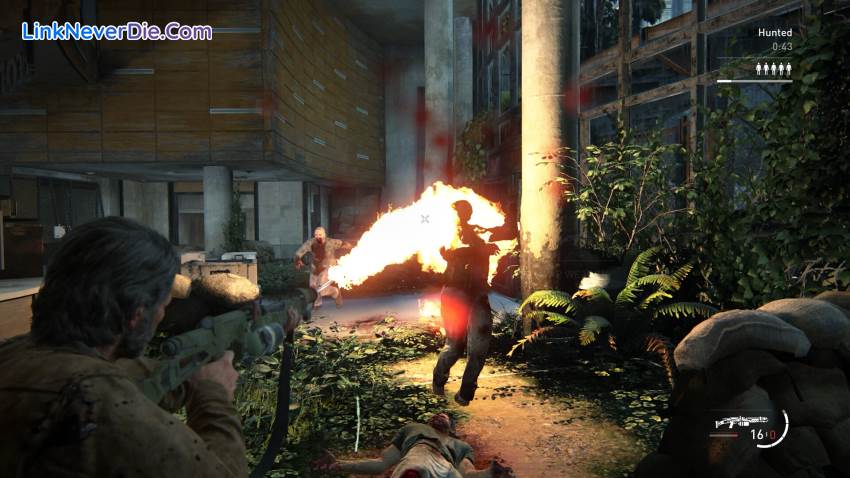
Task: Visit the LinkNeverDie.Com watermark link
Action: 117,31
